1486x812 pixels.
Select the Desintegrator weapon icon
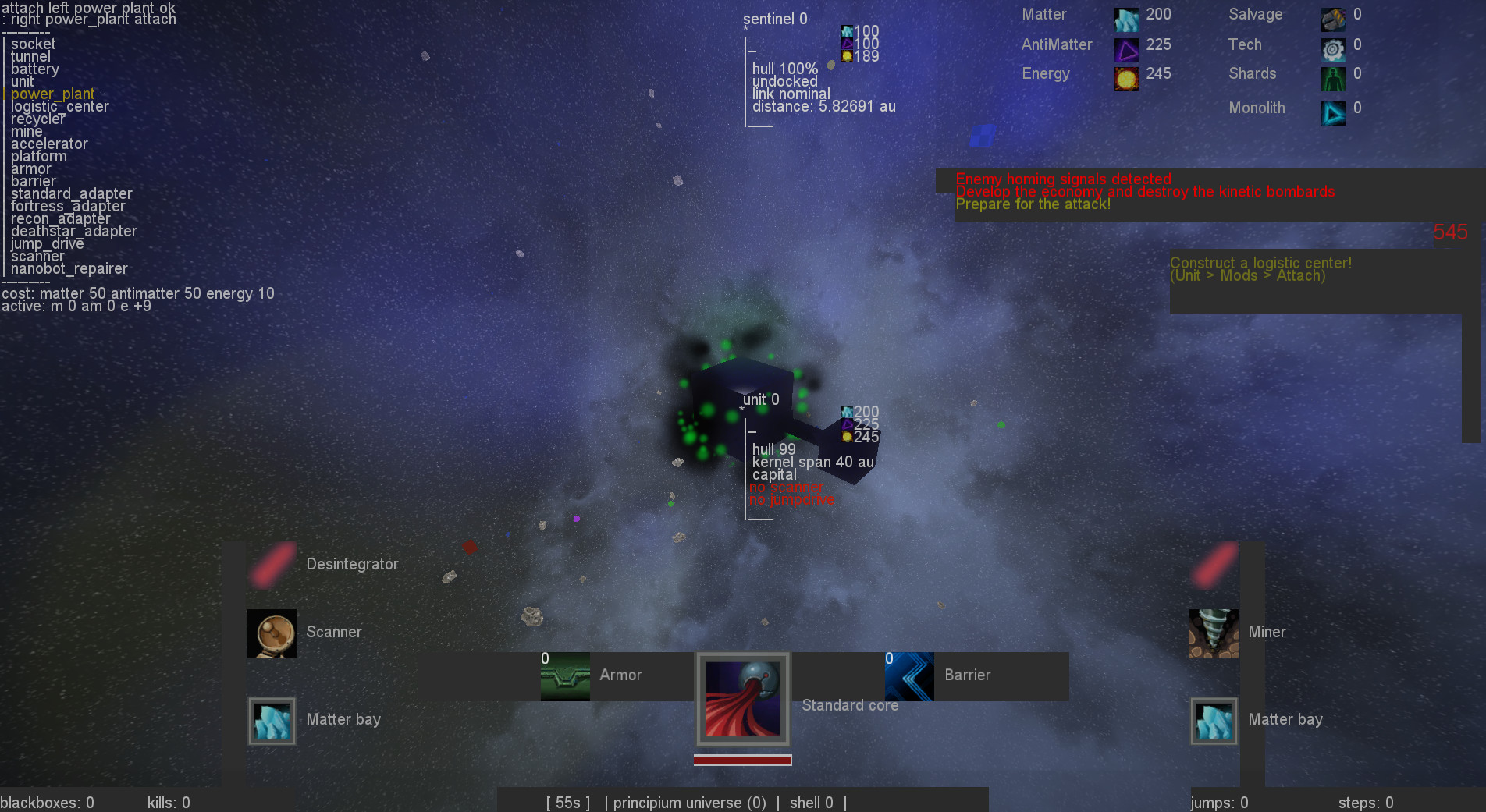[271, 564]
